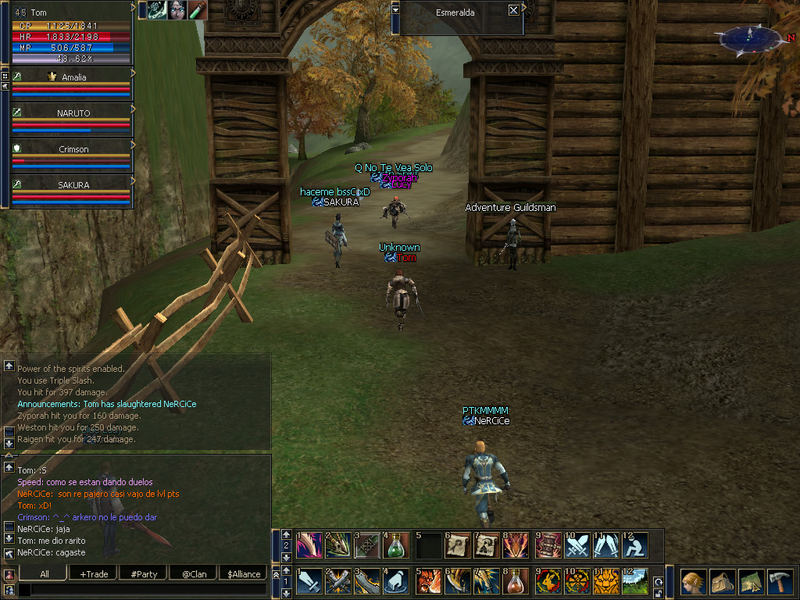Viewport: 800px width, 600px height.
Task: Target party member Crimson
Action: click(72, 149)
